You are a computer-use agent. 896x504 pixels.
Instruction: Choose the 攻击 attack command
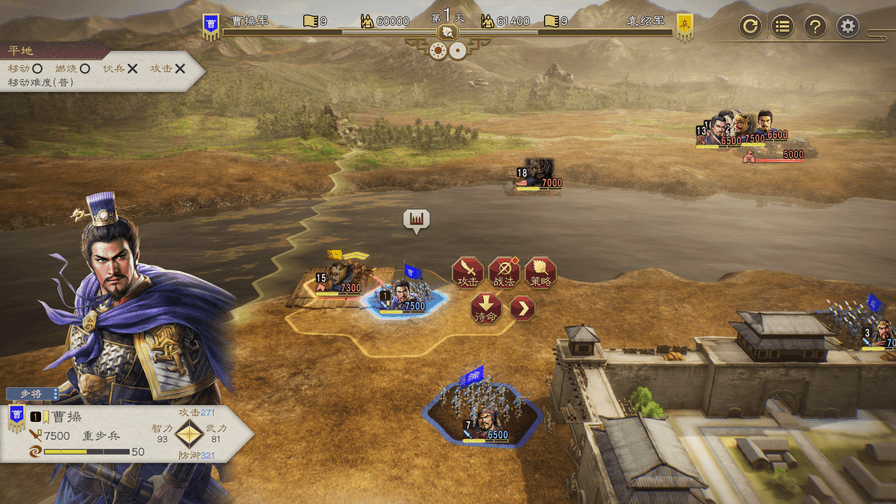pyautogui.click(x=467, y=273)
